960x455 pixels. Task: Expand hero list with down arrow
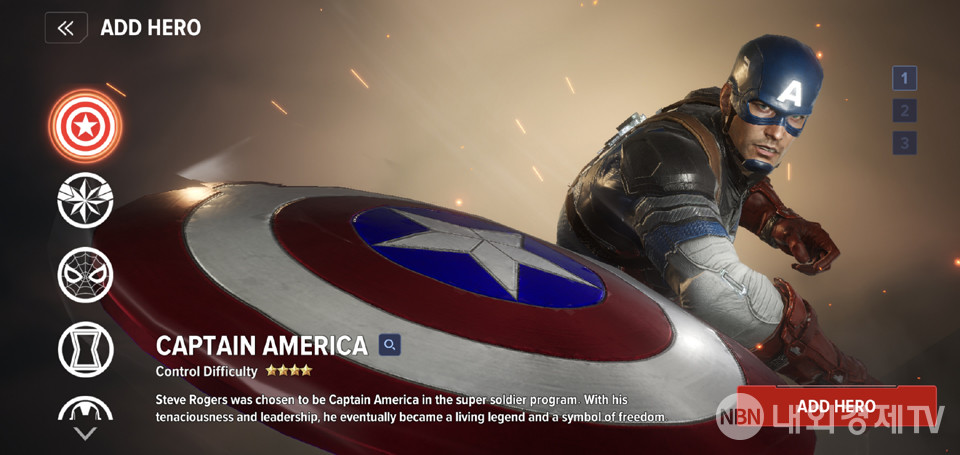tap(85, 433)
